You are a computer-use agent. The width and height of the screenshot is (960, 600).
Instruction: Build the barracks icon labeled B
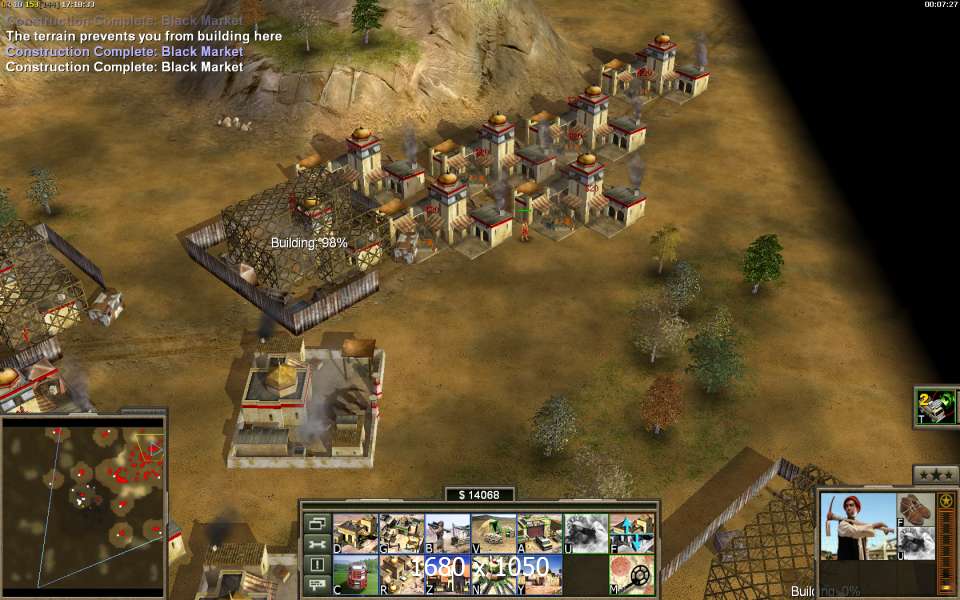point(446,533)
